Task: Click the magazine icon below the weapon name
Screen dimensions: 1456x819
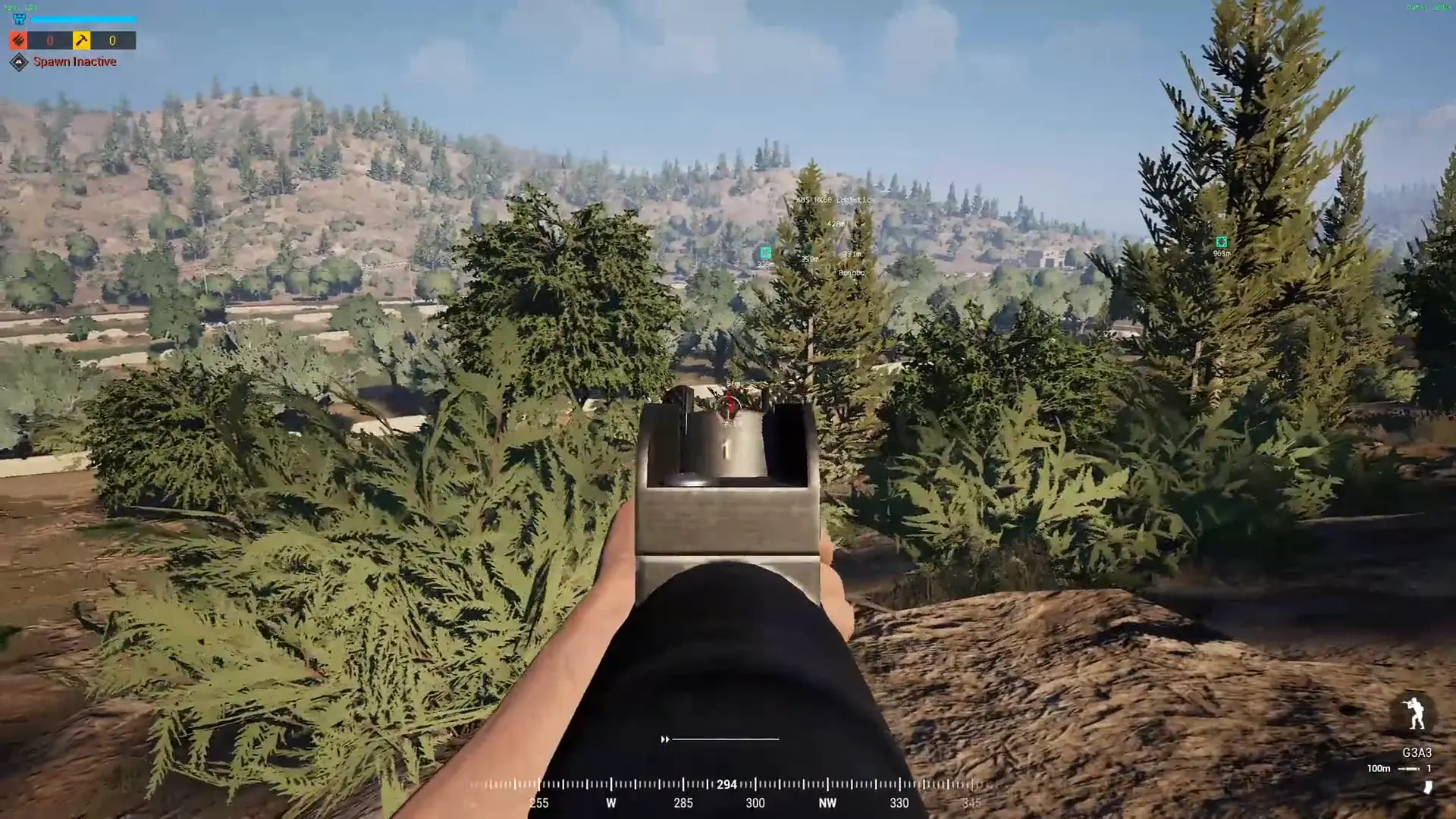Action: click(1427, 787)
